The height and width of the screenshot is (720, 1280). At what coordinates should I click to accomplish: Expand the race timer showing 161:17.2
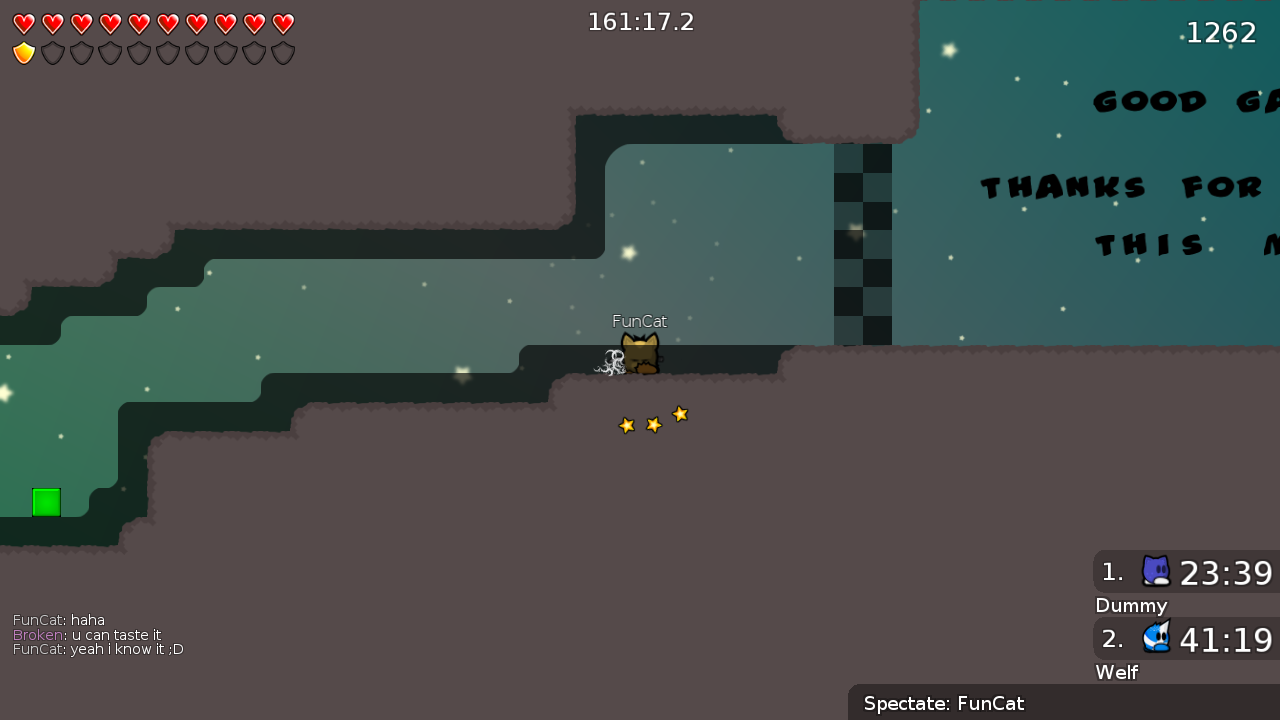pyautogui.click(x=641, y=21)
